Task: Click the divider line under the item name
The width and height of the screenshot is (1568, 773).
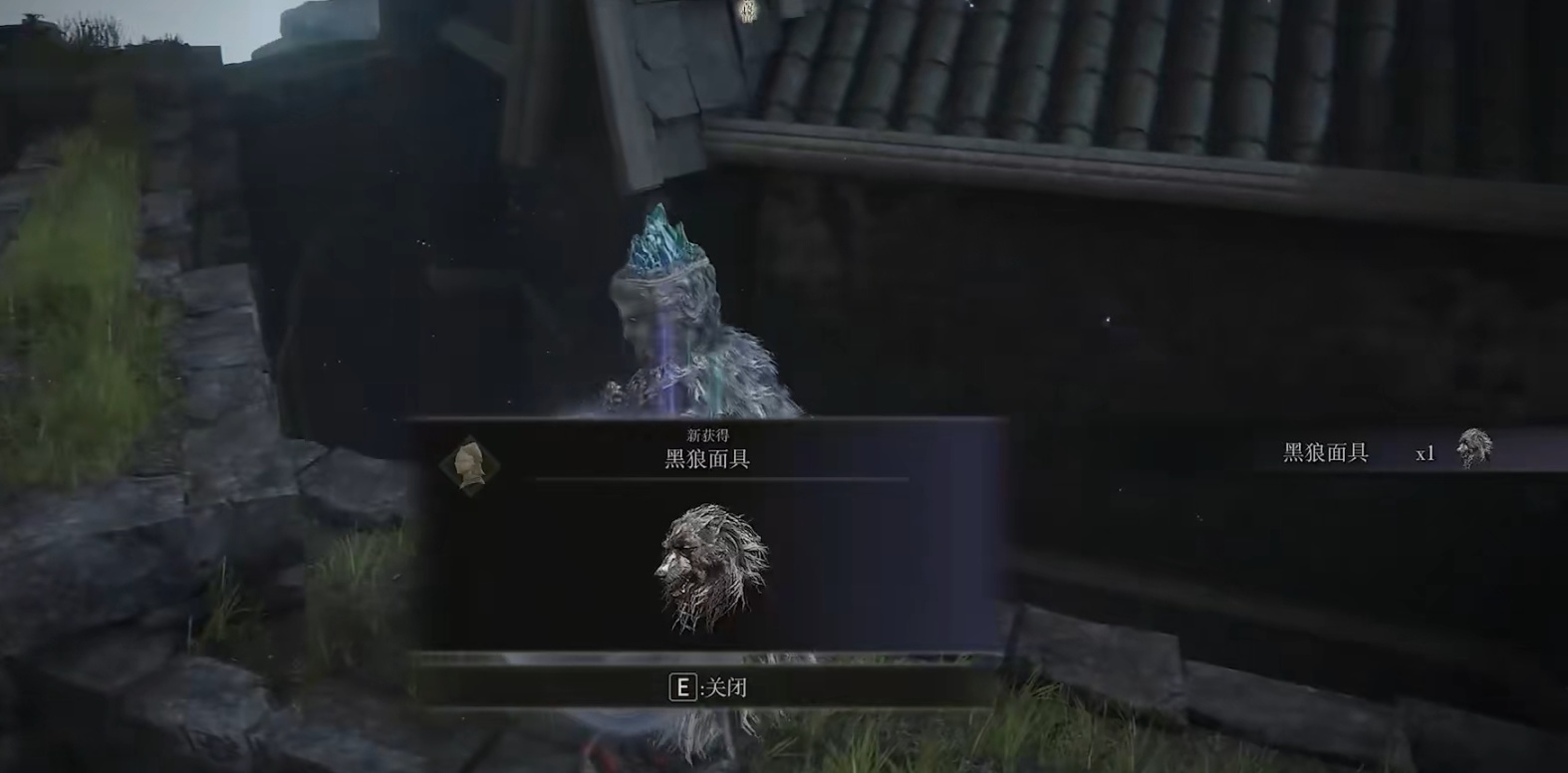Action: [712, 481]
